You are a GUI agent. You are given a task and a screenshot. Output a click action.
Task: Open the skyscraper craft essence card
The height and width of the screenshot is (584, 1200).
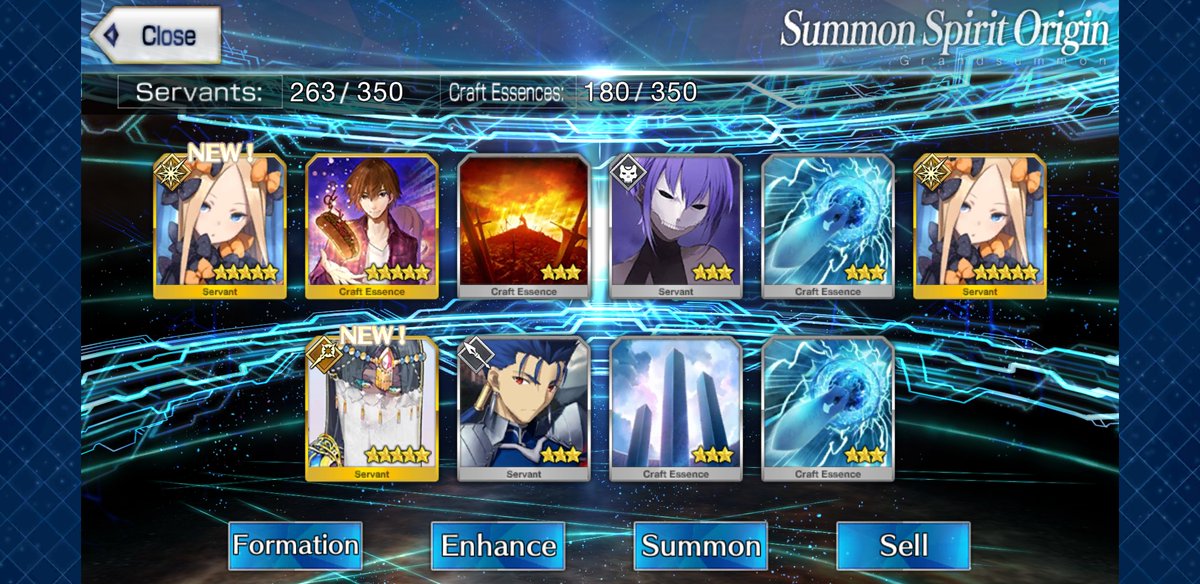675,408
